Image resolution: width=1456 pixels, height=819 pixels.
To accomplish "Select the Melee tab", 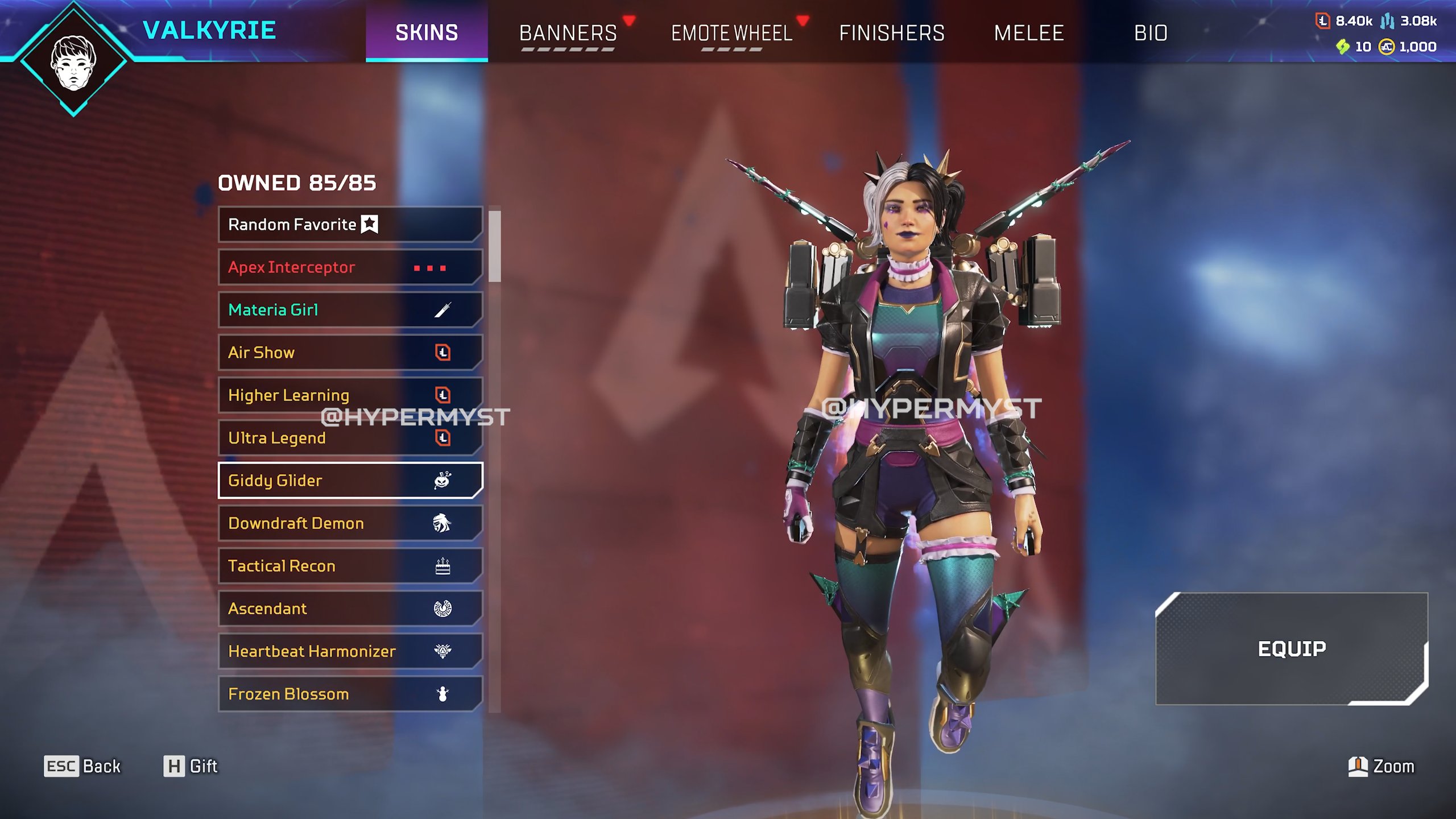I will [x=1028, y=32].
